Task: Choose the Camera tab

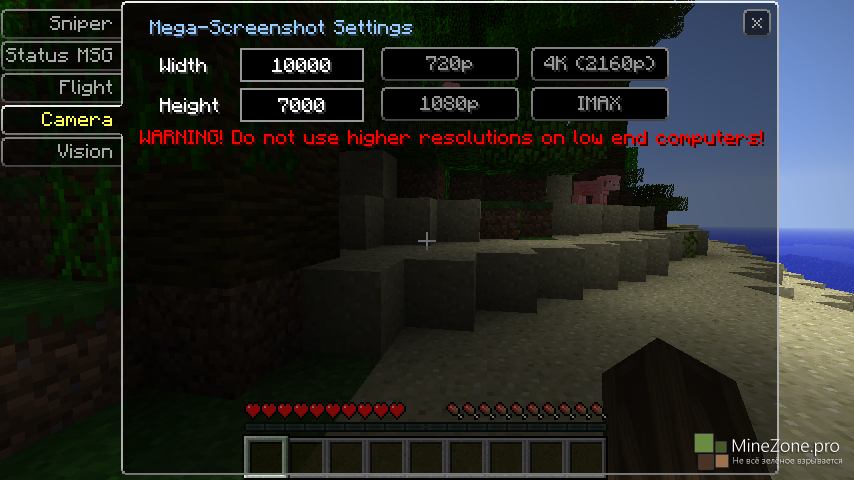Action: coord(62,119)
